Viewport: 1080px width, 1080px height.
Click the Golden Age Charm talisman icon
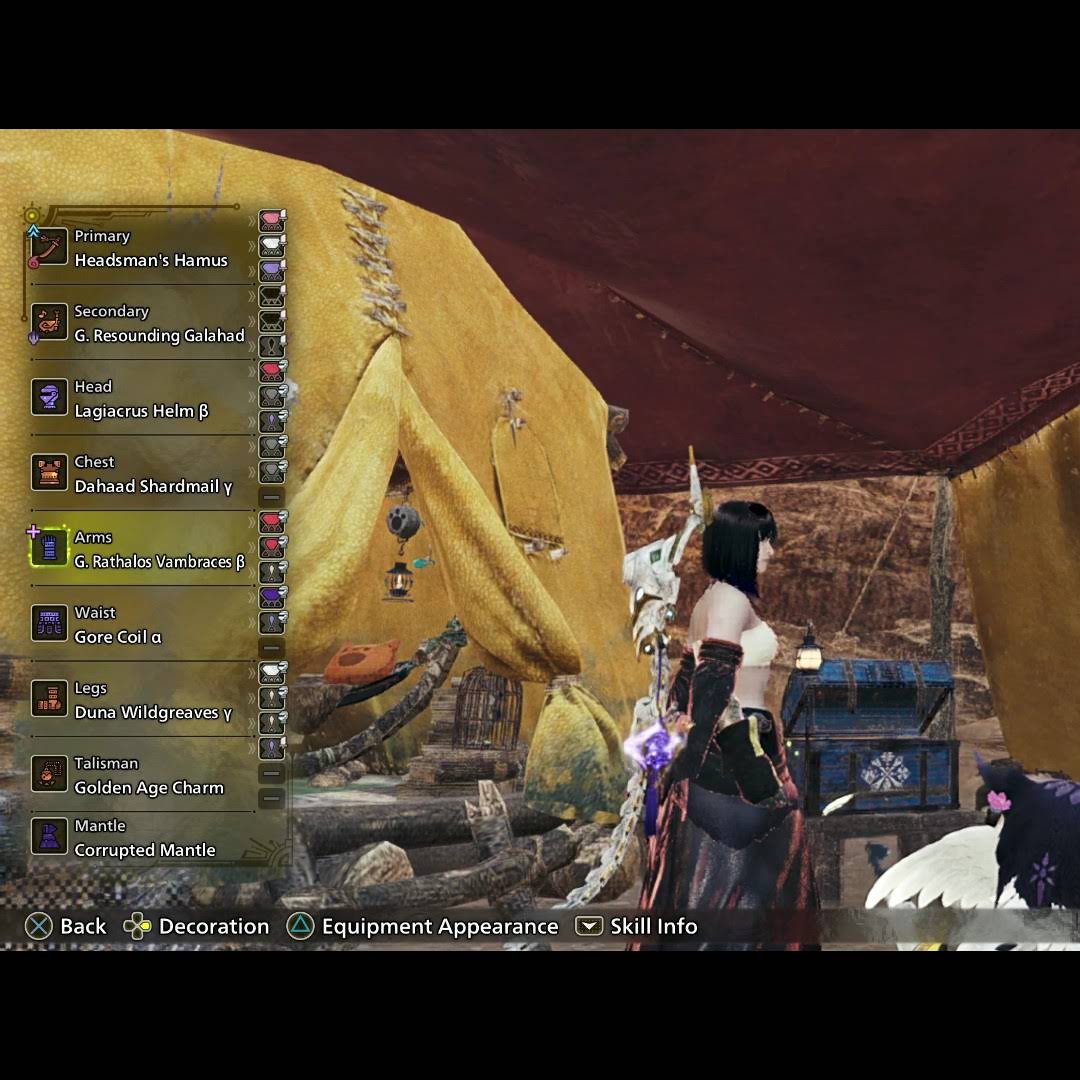pos(49,774)
